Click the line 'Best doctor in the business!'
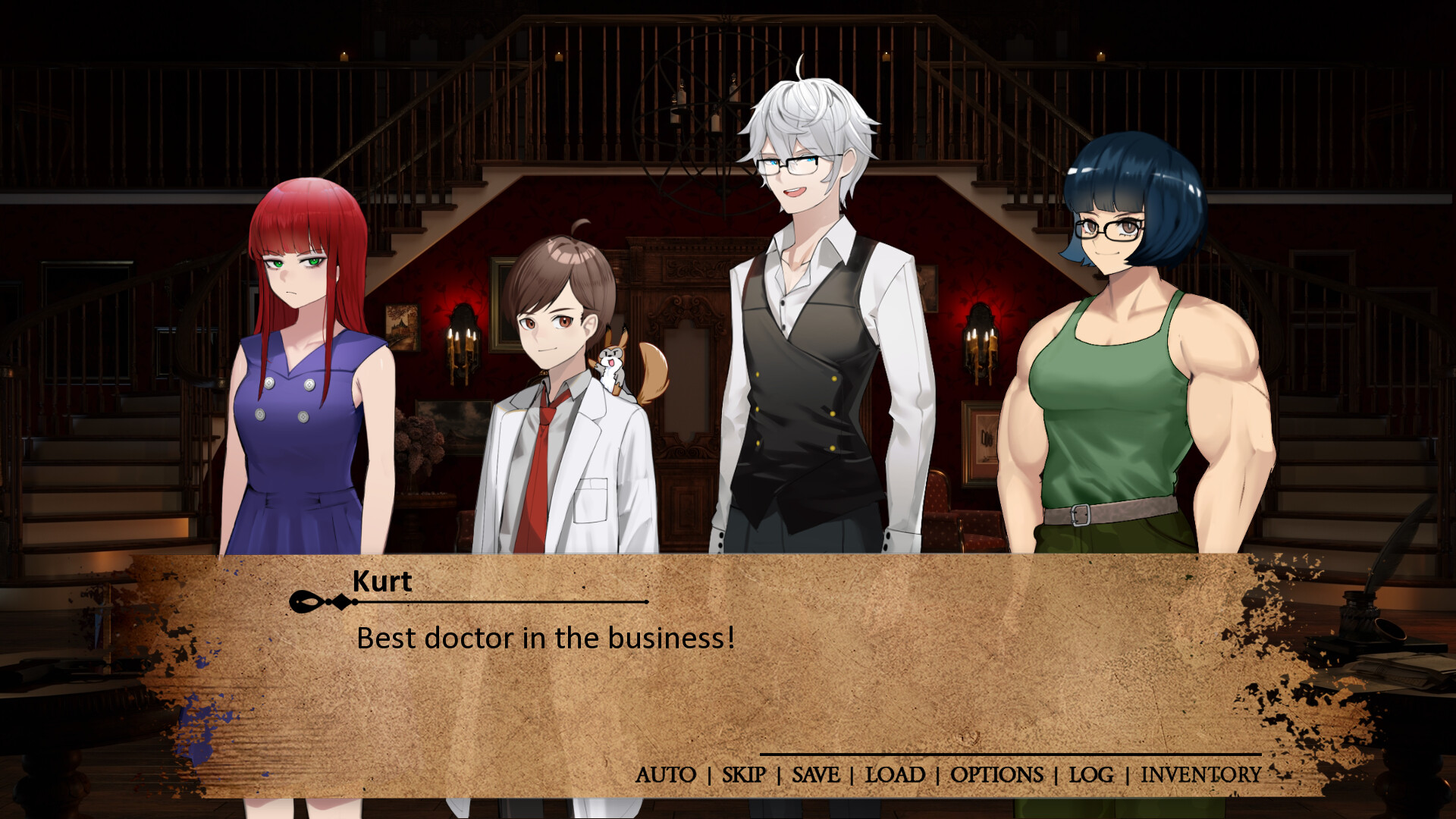Viewport: 1456px width, 819px height. [x=543, y=639]
